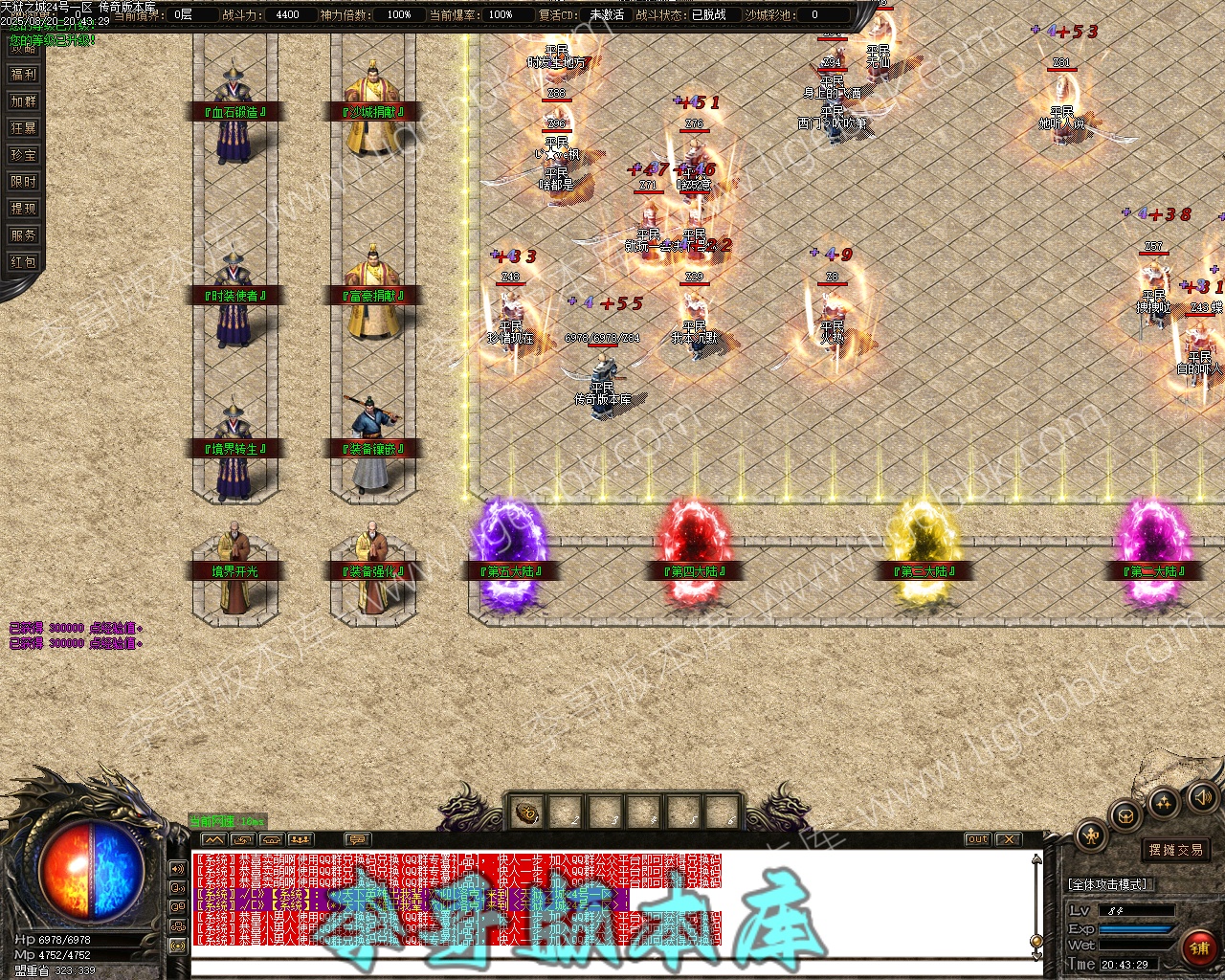Toggle the speaker sound icon
The width and height of the screenshot is (1225, 980).
pyautogui.click(x=1200, y=796)
